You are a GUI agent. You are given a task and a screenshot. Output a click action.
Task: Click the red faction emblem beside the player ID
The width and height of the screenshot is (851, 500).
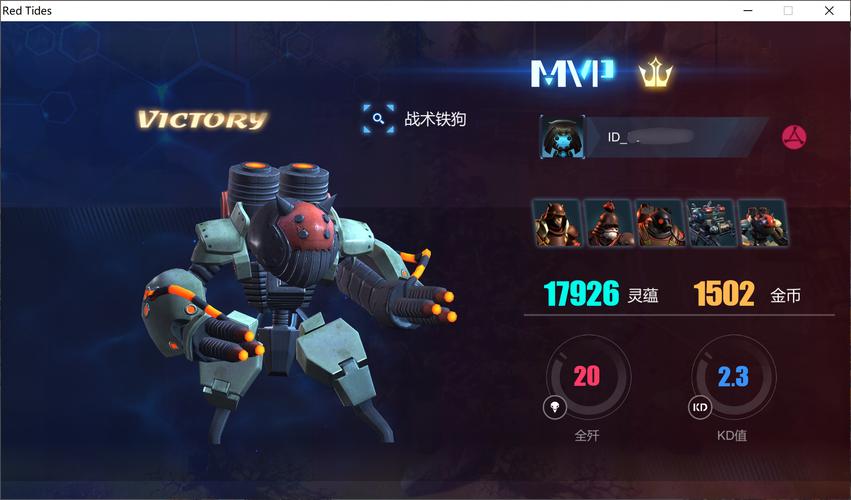tap(794, 137)
